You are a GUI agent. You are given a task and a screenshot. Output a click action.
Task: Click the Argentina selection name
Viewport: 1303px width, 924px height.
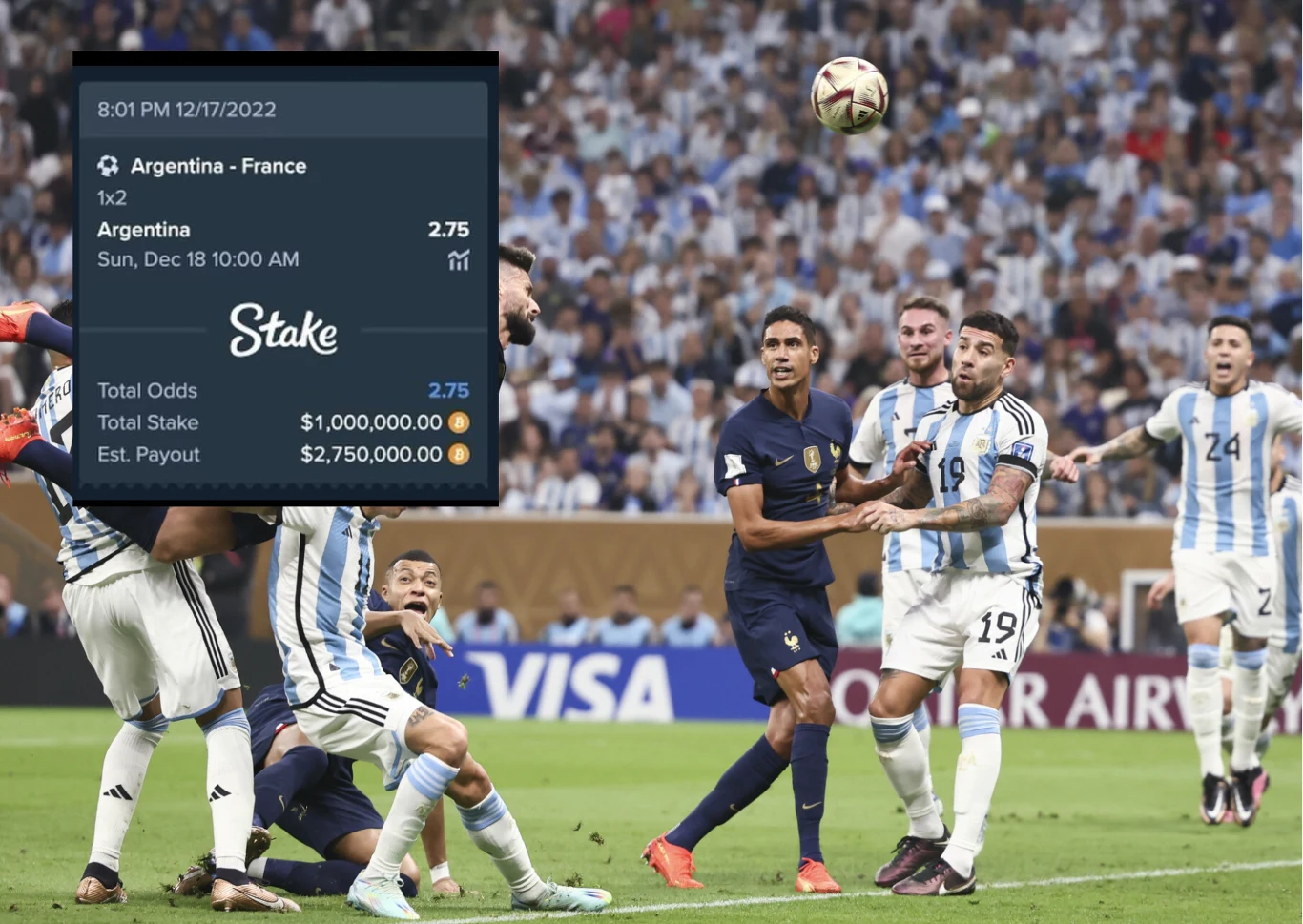(144, 229)
